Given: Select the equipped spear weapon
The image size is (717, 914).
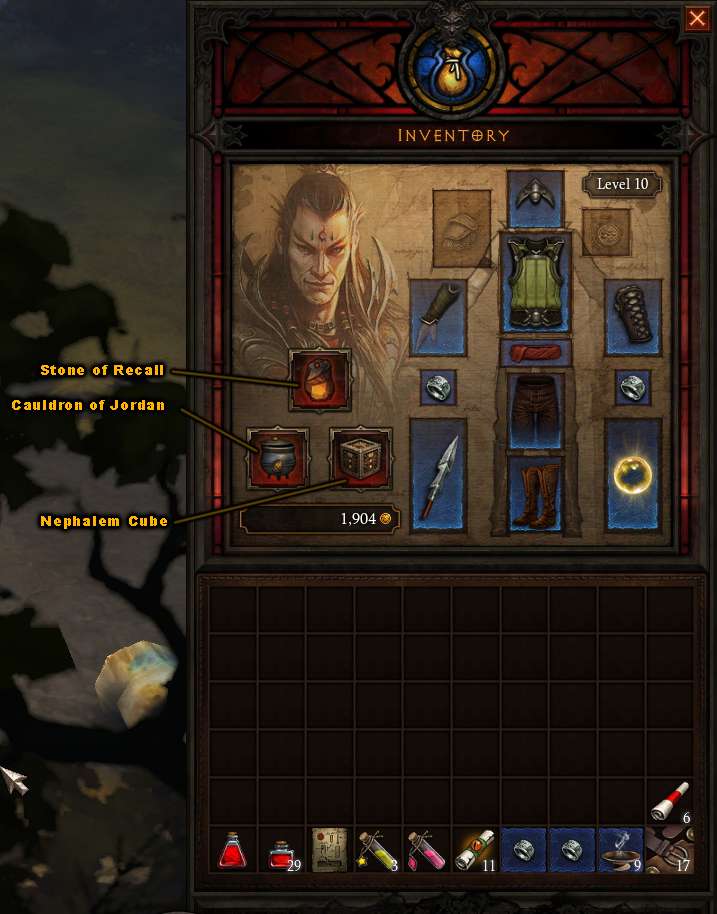Looking at the screenshot, I should coord(438,474).
